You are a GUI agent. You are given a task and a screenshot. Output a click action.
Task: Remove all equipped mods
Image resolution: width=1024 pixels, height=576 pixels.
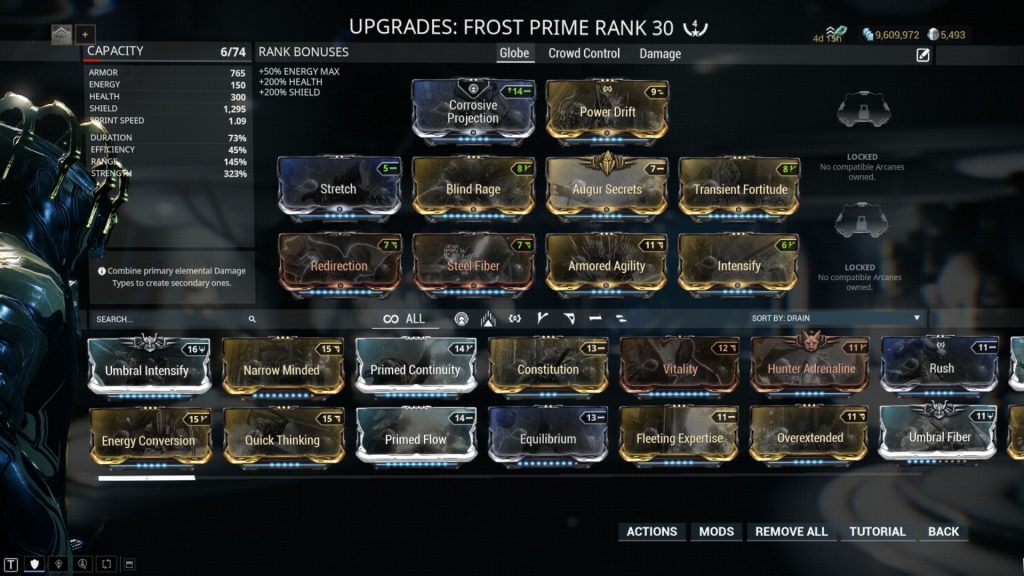(791, 531)
